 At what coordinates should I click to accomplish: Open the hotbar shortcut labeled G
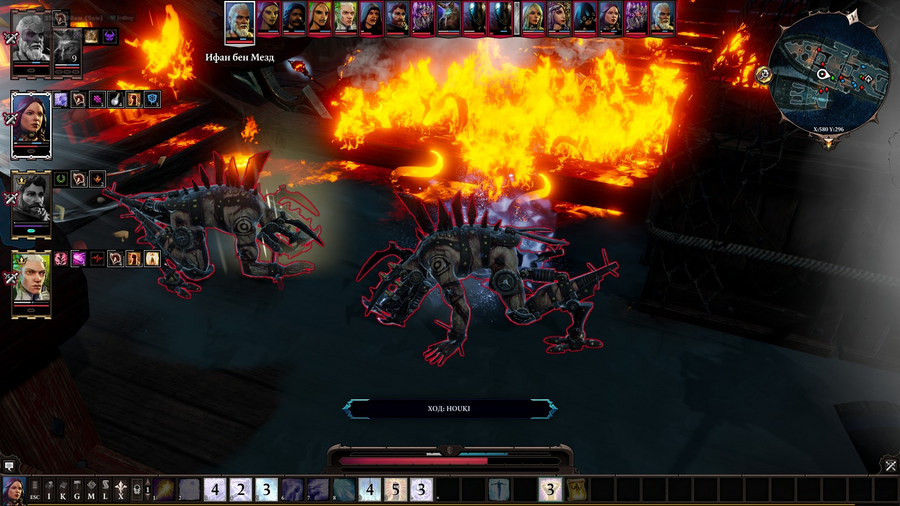[x=77, y=490]
